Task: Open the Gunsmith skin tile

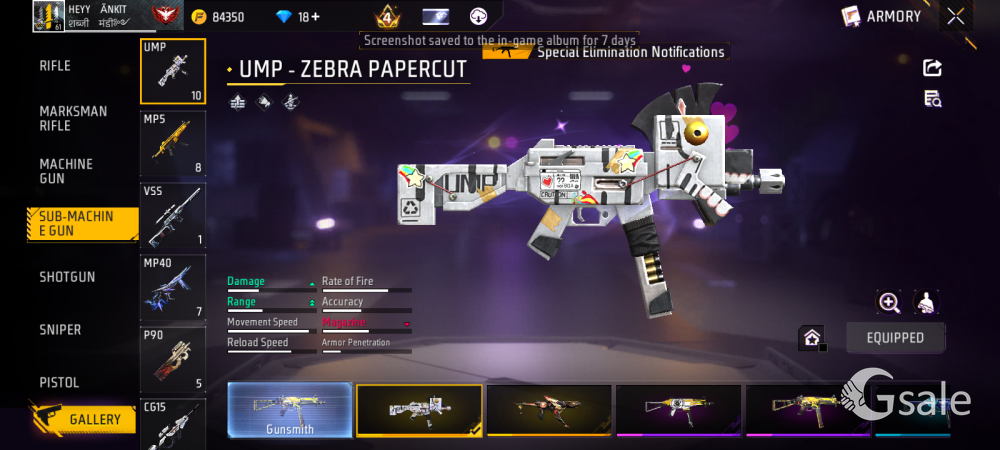Action: 290,410
